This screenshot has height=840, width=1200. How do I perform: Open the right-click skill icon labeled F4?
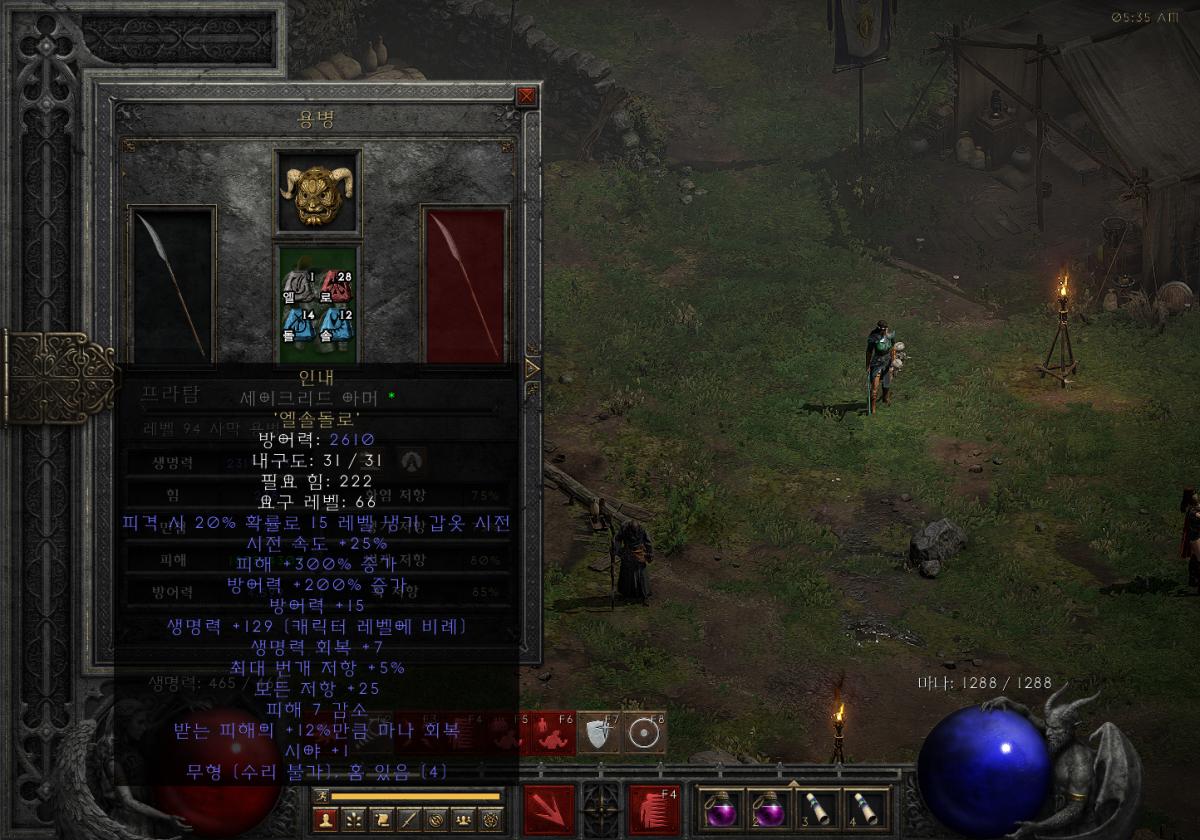tap(657, 809)
